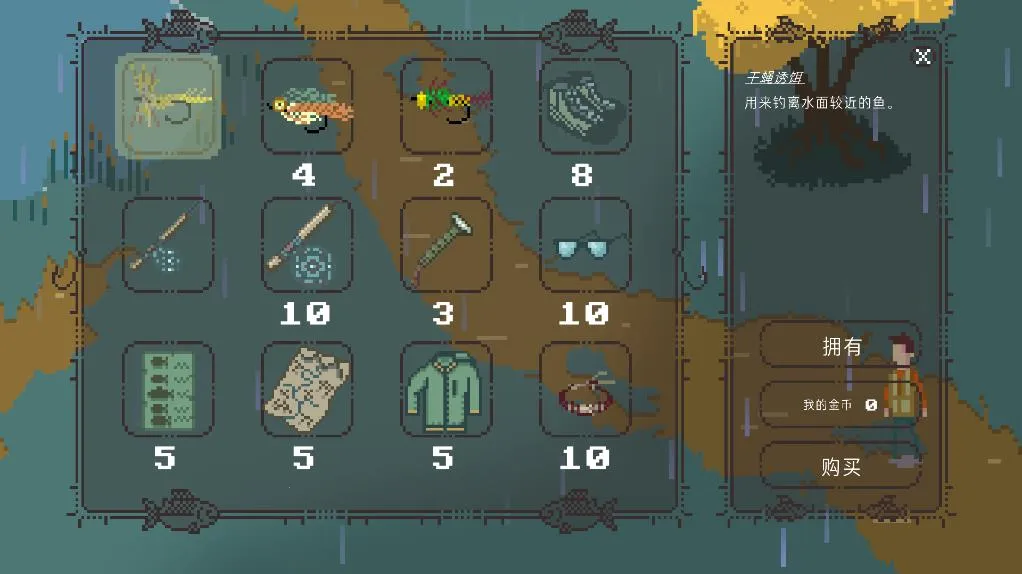This screenshot has width=1022, height=574.
Task: Select the highlighted dry fly lure slot
Action: coord(167,105)
